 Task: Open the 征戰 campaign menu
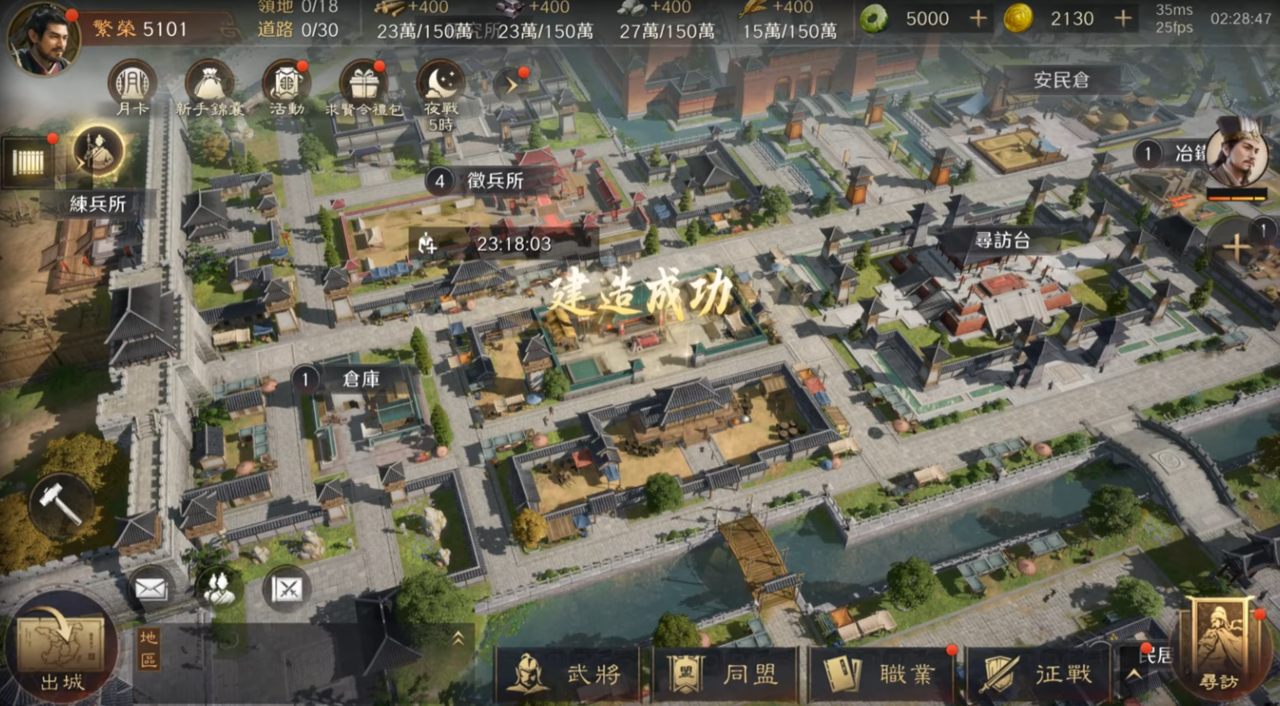1037,674
